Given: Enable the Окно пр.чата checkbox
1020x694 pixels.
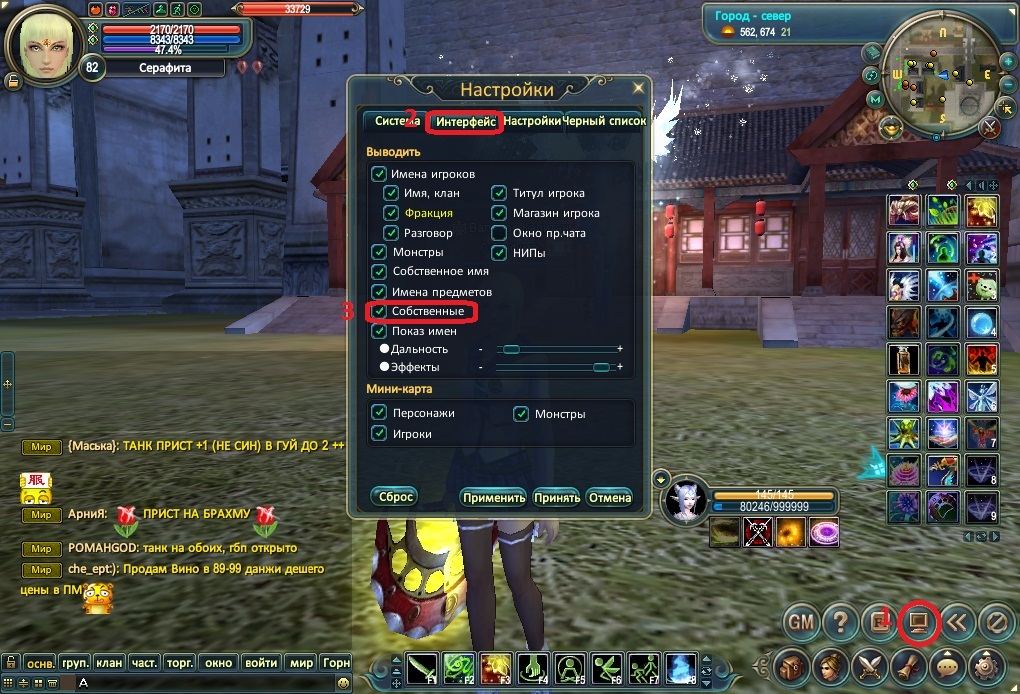Looking at the screenshot, I should [x=499, y=233].
